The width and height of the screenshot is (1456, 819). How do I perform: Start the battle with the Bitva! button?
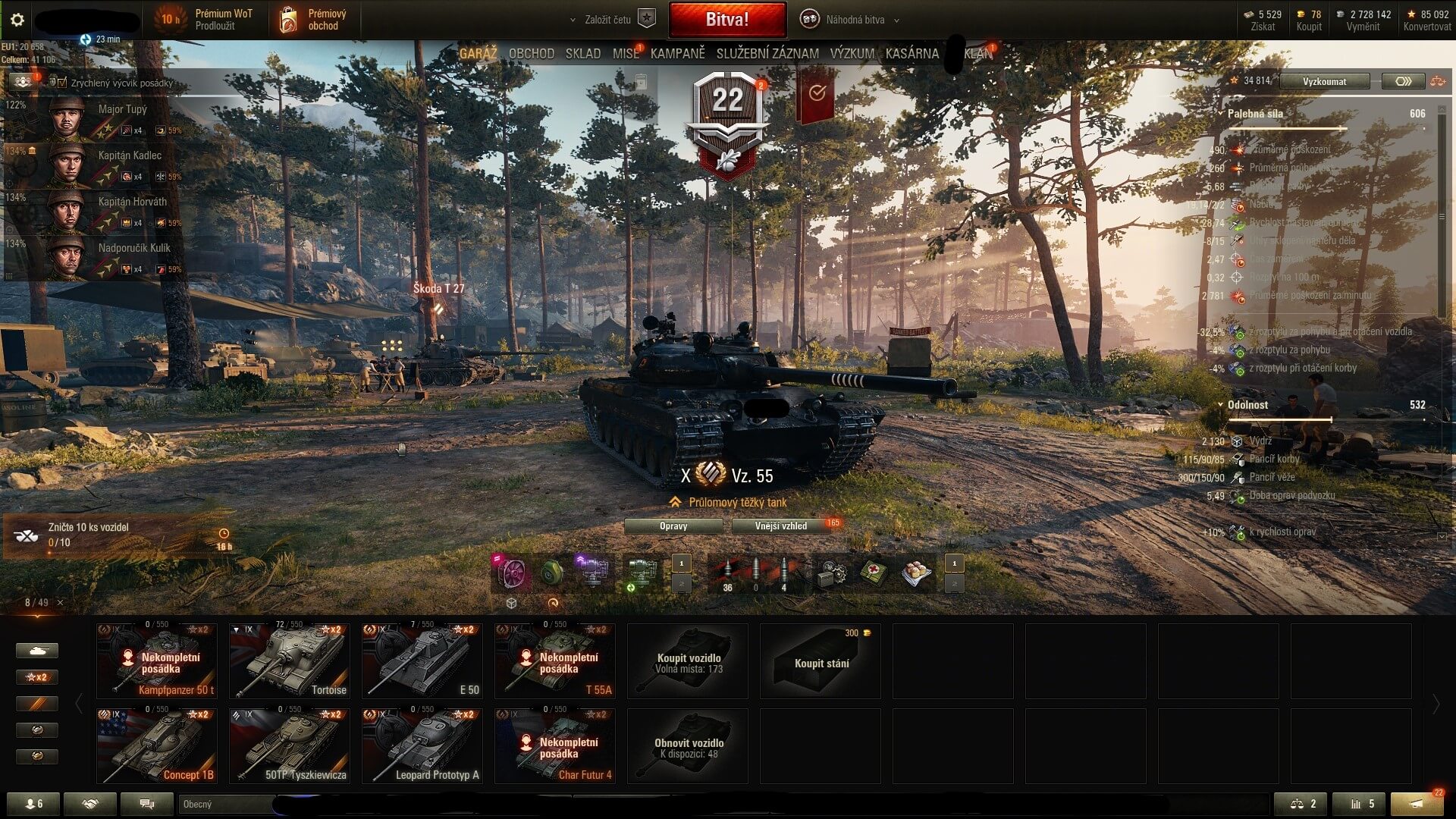coord(726,20)
